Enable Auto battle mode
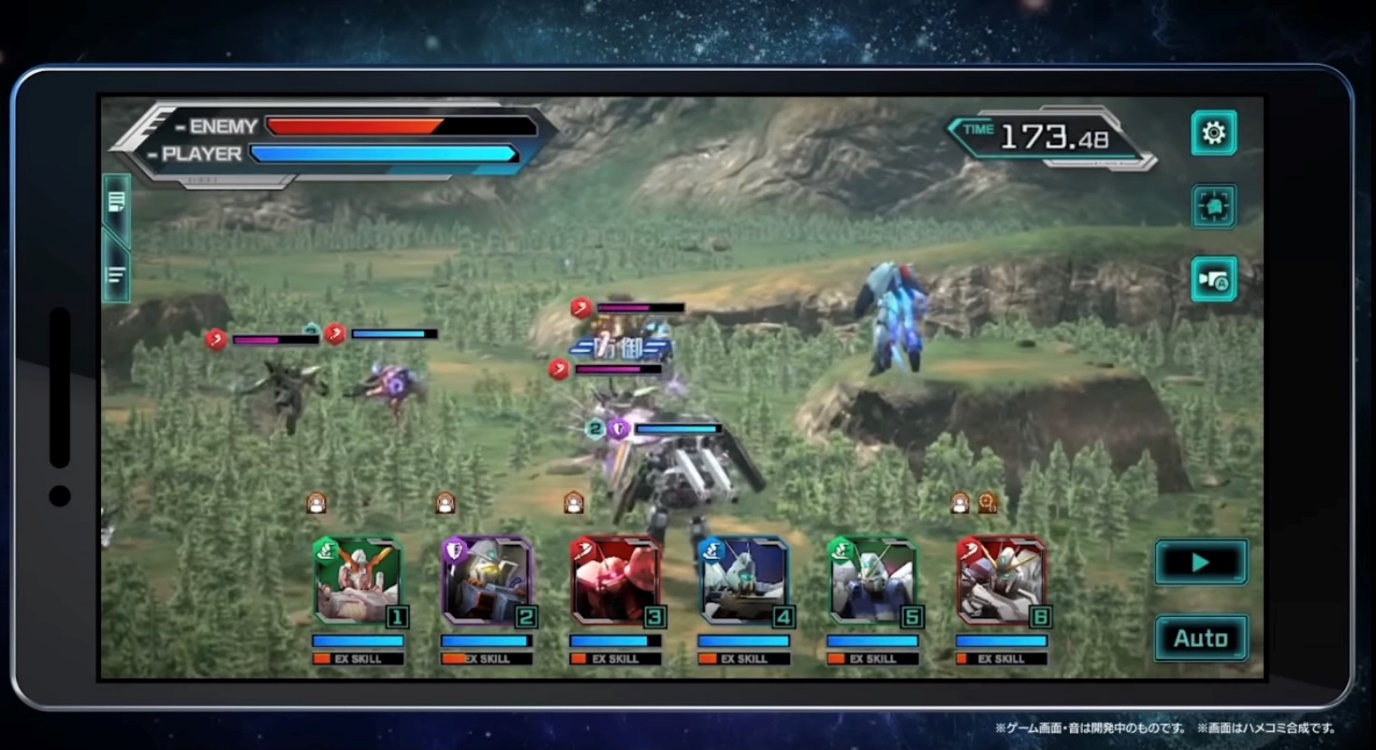The image size is (1376, 750). (1201, 638)
